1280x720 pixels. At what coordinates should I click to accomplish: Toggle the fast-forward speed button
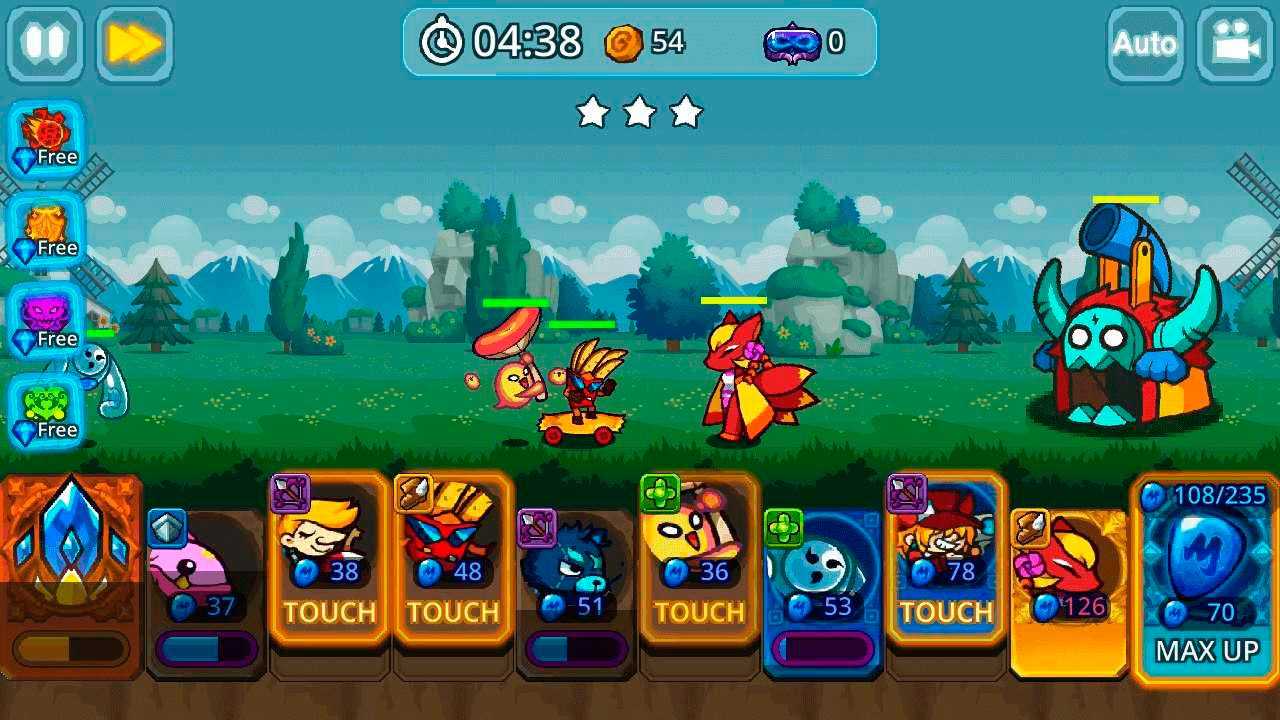coord(134,44)
